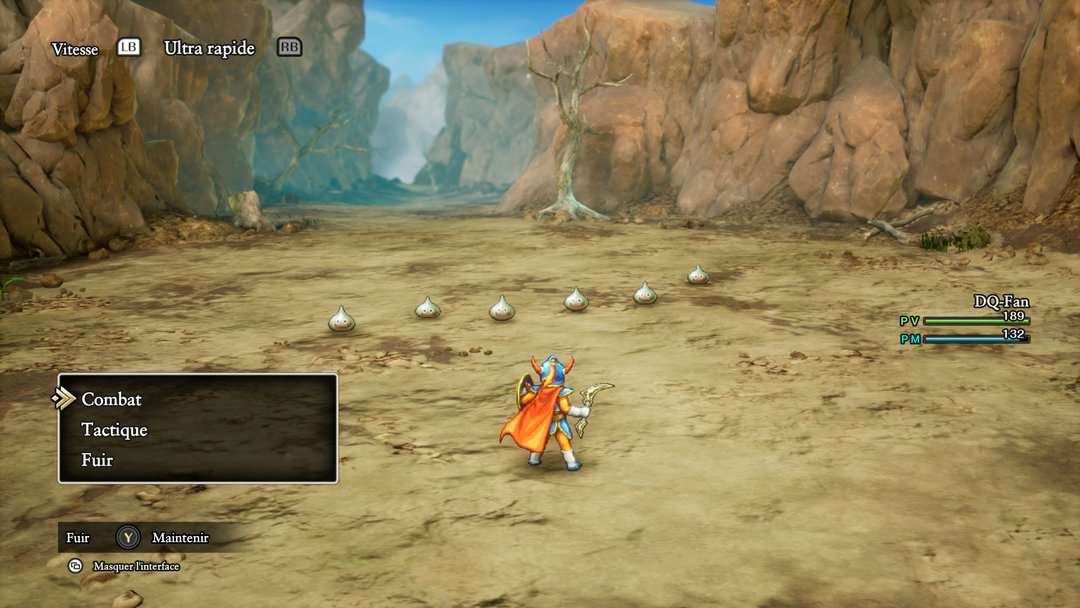Select Combat in the battle menu
The image size is (1080, 608).
(112, 399)
